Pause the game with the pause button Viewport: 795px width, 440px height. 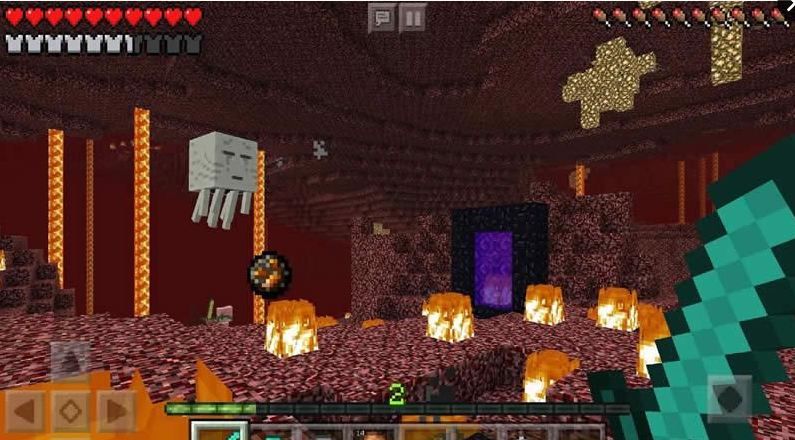(413, 18)
